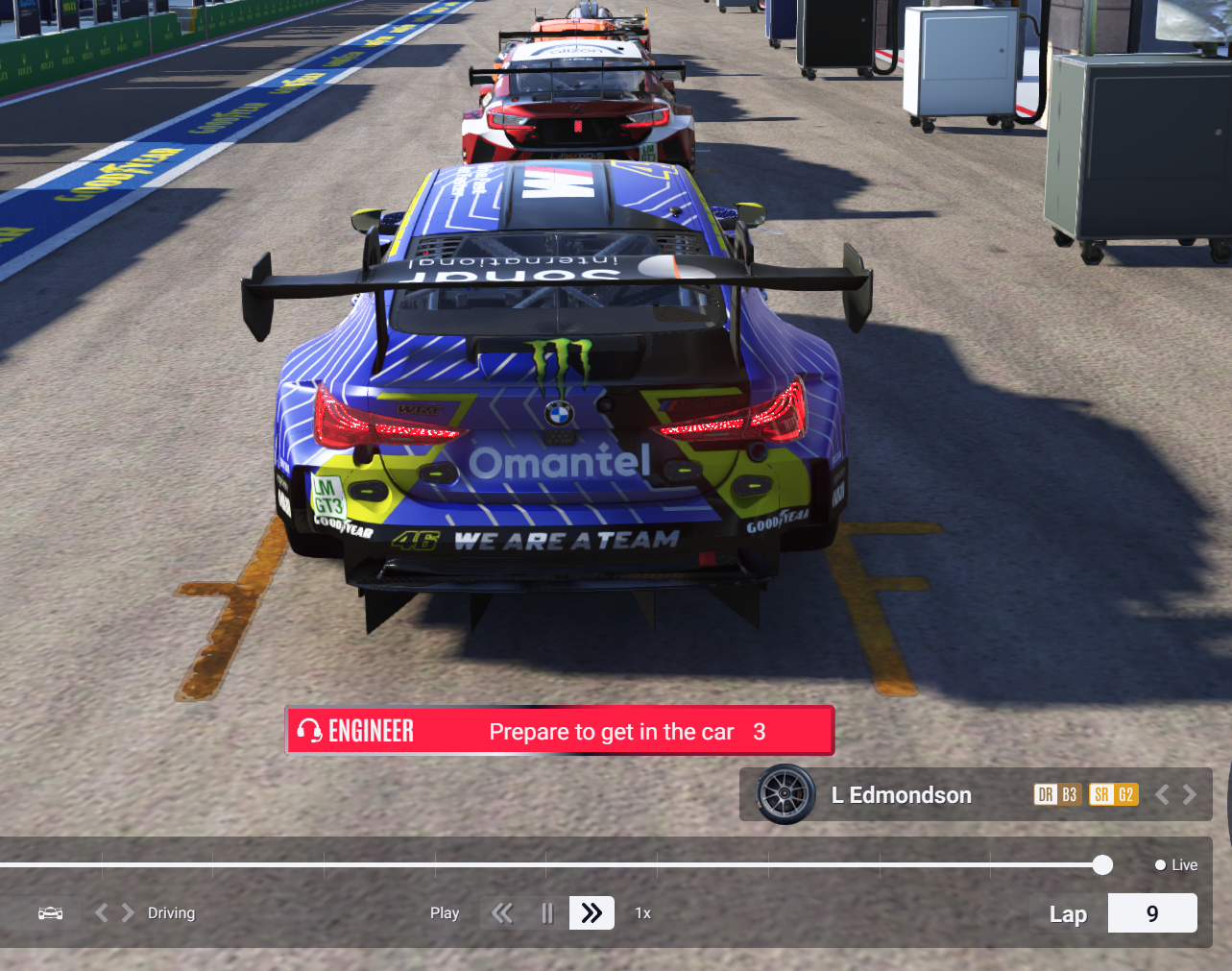Image resolution: width=1232 pixels, height=971 pixels.
Task: Click the replay timeline scrubber handle
Action: pyautogui.click(x=1102, y=865)
